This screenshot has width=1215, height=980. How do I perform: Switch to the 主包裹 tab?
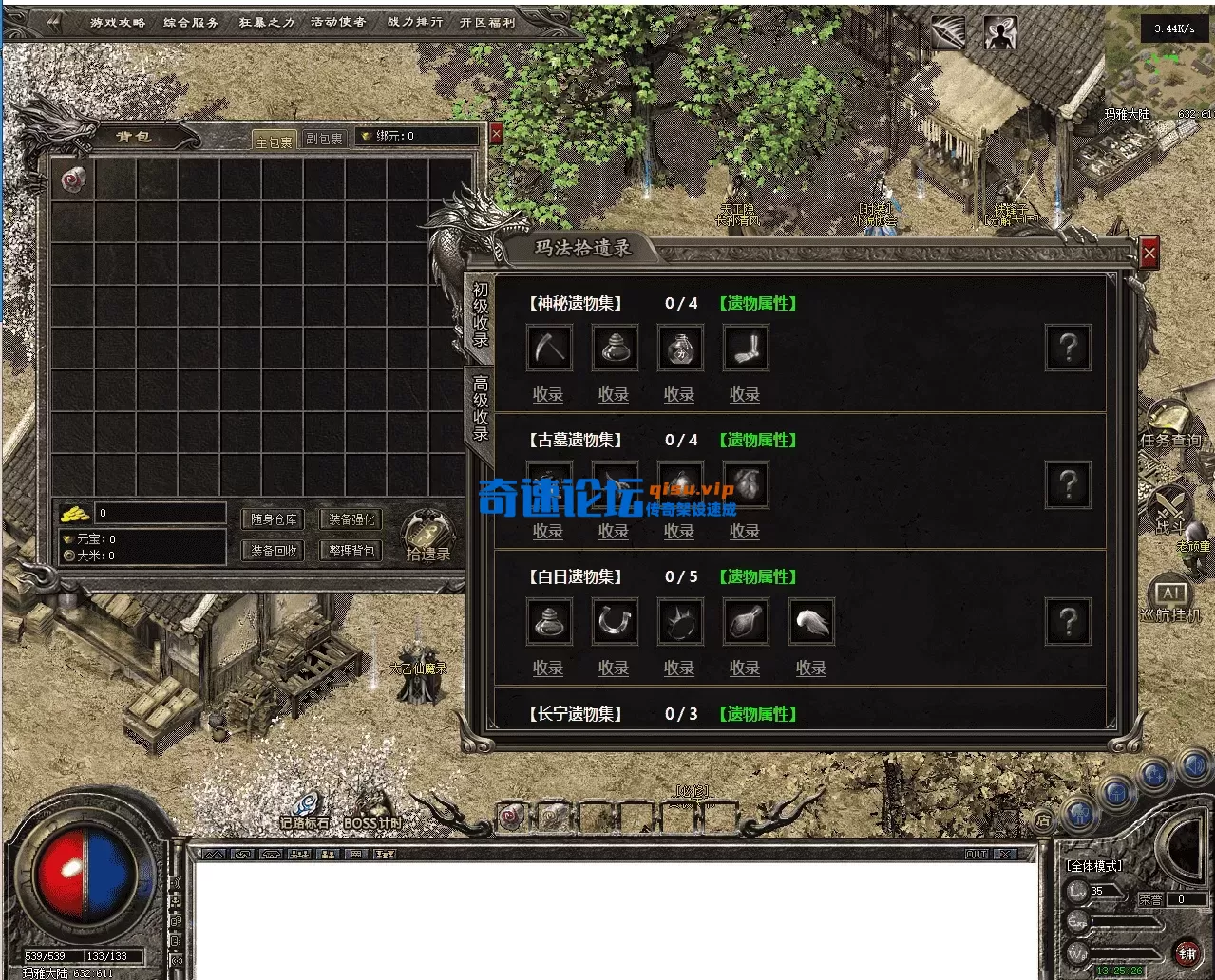275,141
